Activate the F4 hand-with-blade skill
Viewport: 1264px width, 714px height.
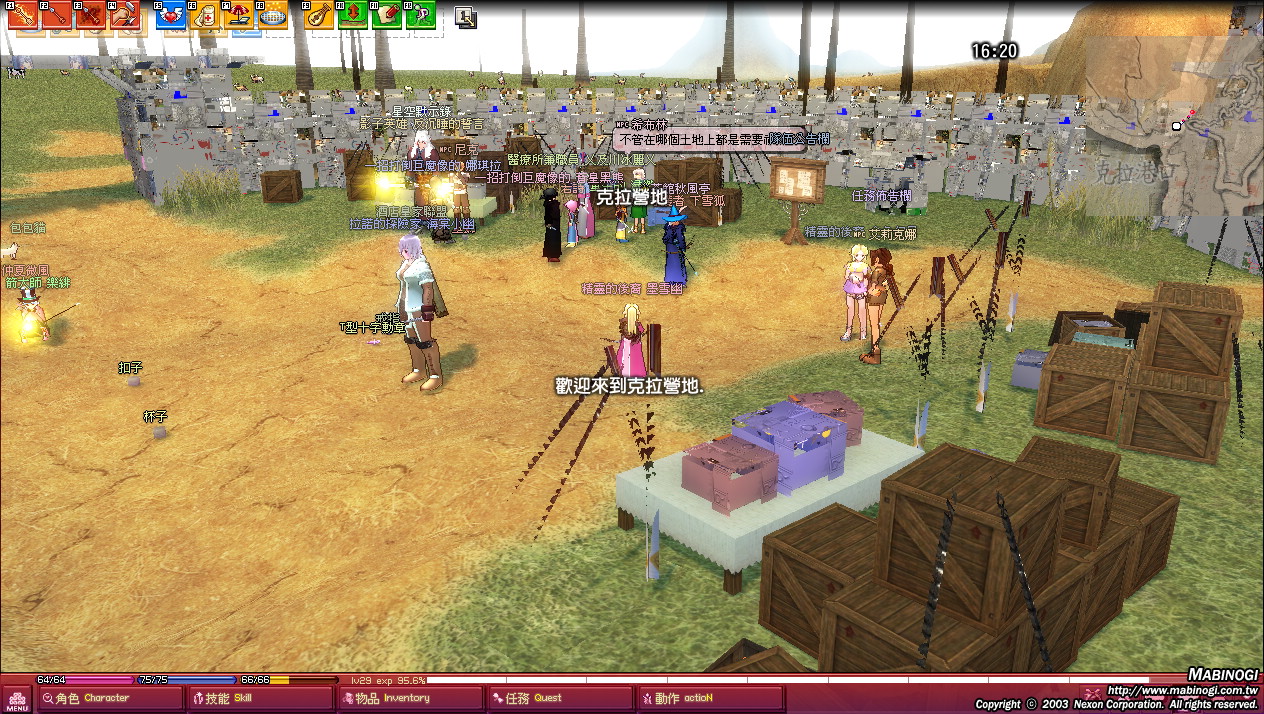tap(125, 15)
